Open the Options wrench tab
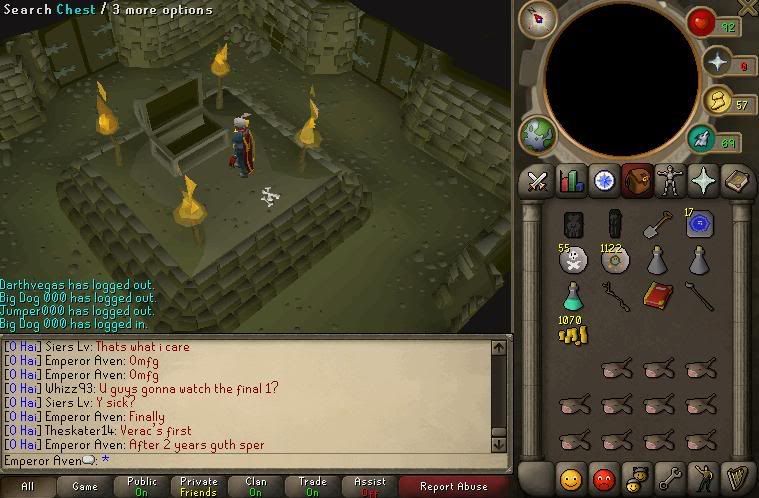This screenshot has height=498, width=759. tap(670, 478)
